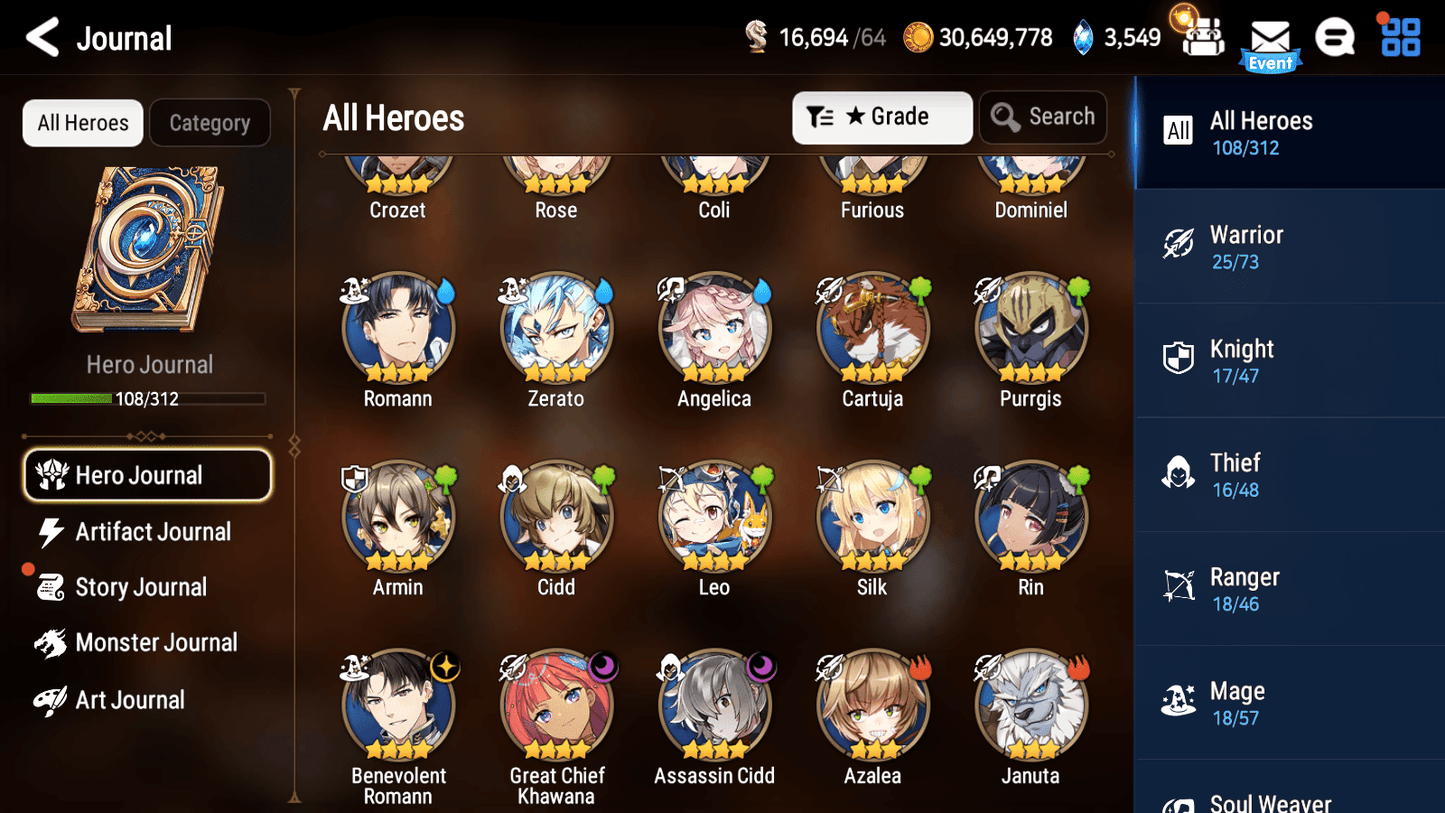Select Zerato's hero portrait
Viewport: 1445px width, 813px height.
click(x=556, y=327)
